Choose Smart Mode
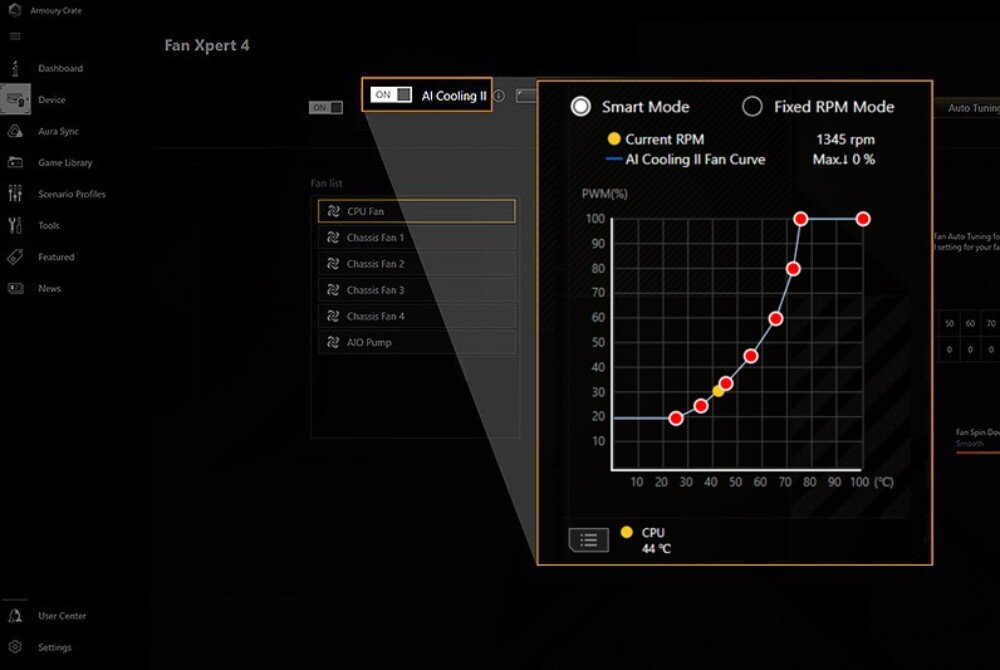 point(581,107)
